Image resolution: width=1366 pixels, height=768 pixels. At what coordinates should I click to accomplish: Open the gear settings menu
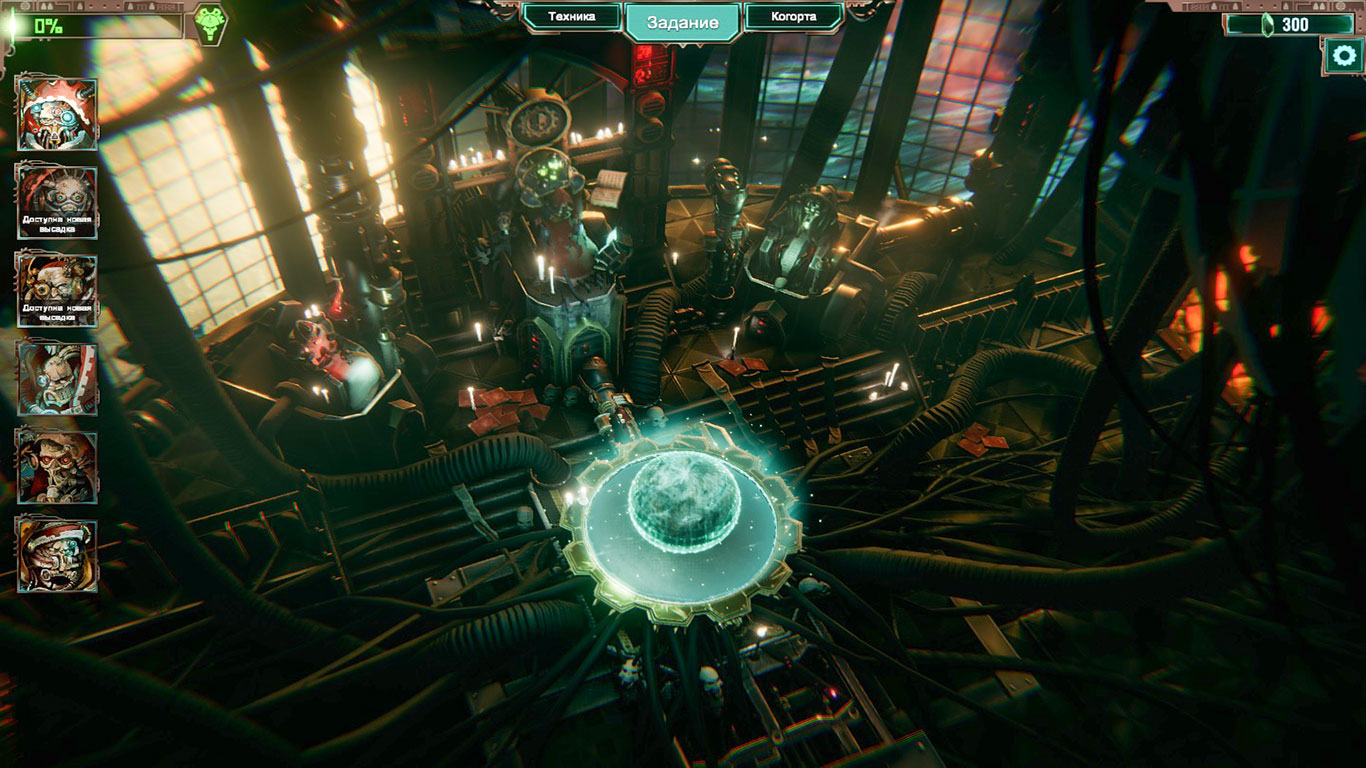pos(1342,56)
